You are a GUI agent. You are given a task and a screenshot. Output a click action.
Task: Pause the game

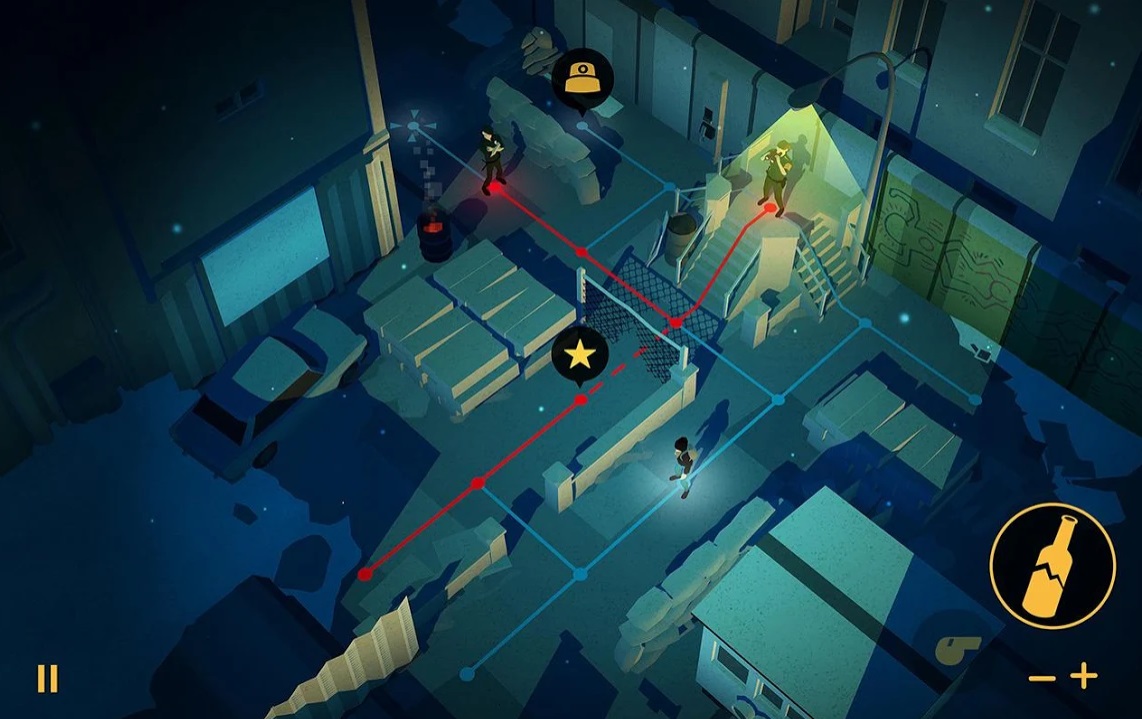[47, 679]
